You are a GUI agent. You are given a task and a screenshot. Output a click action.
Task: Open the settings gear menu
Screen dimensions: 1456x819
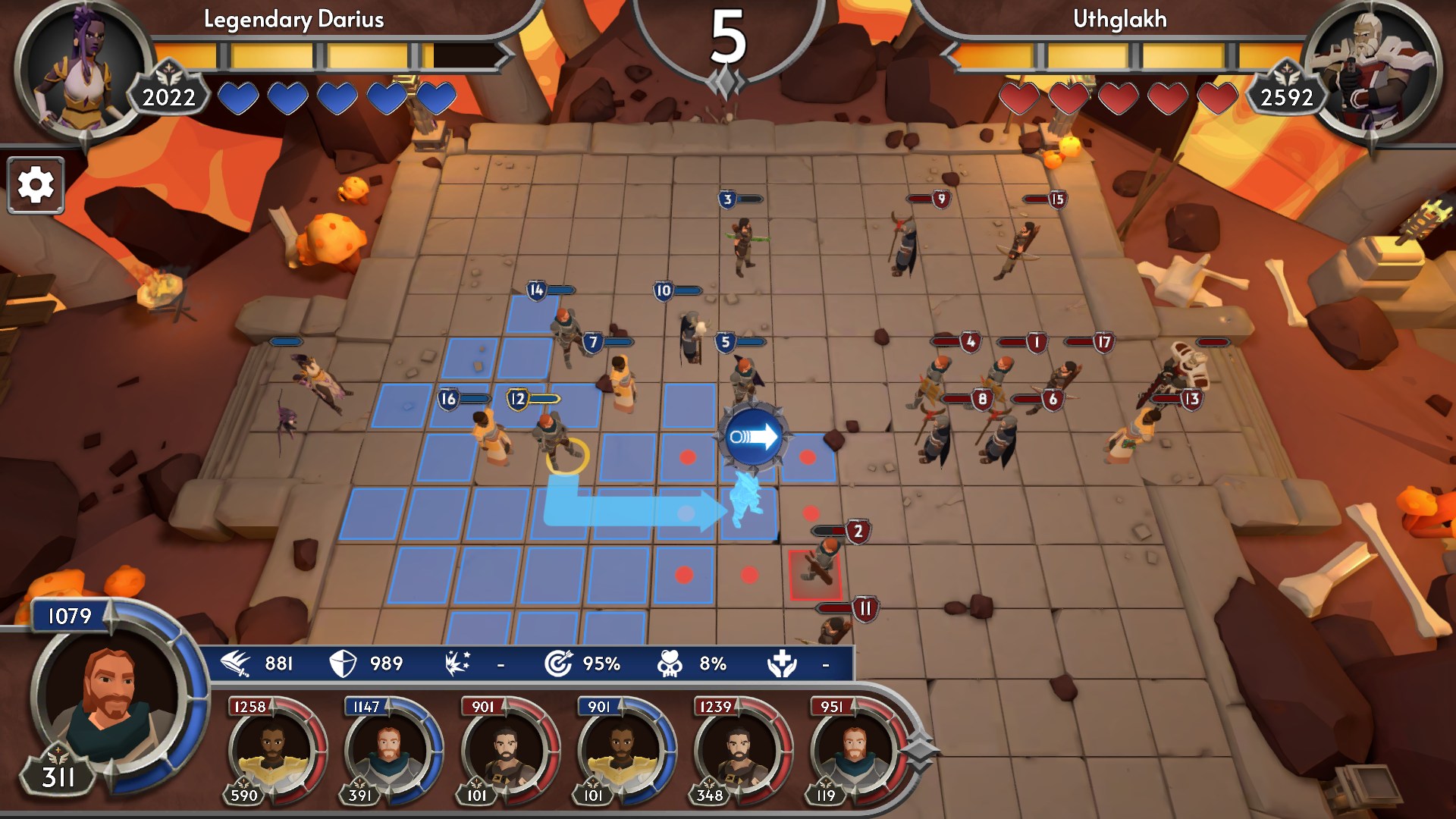click(x=35, y=186)
